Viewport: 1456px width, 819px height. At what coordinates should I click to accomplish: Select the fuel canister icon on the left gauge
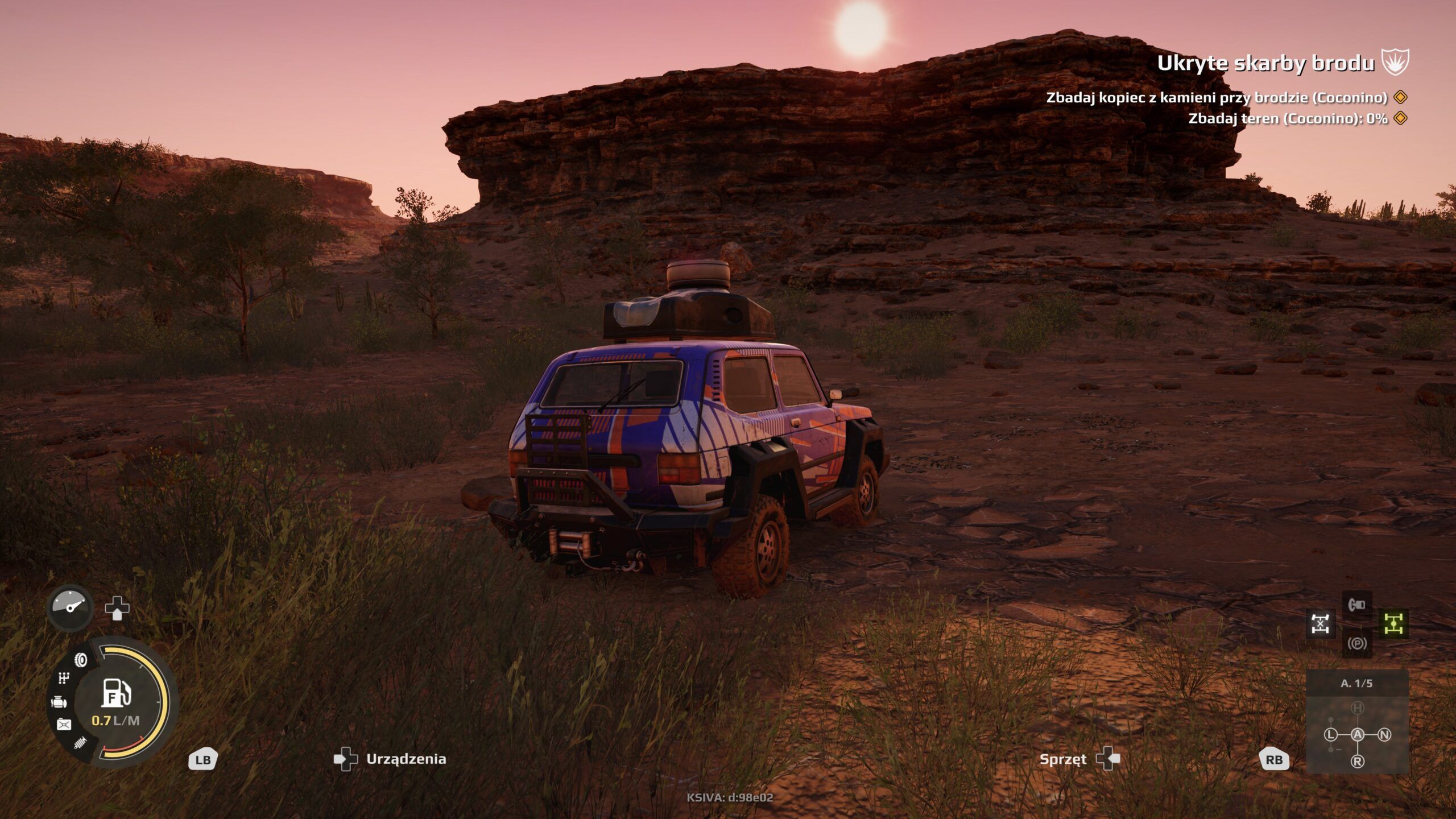(63, 723)
